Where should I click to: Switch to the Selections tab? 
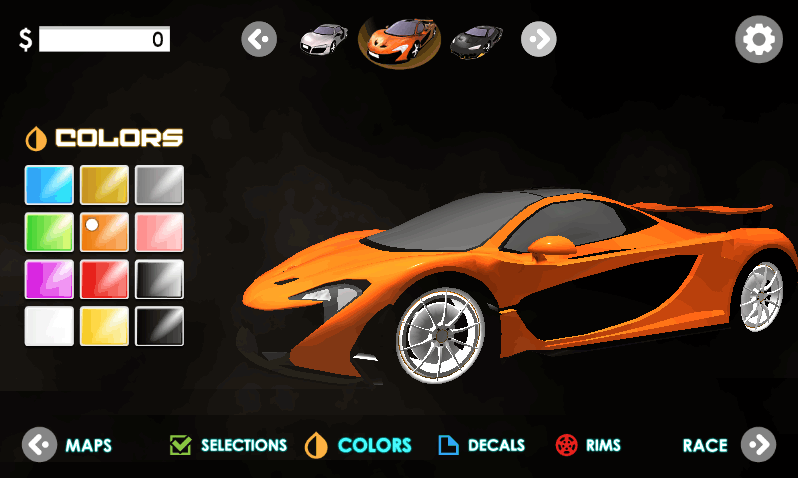(x=229, y=445)
